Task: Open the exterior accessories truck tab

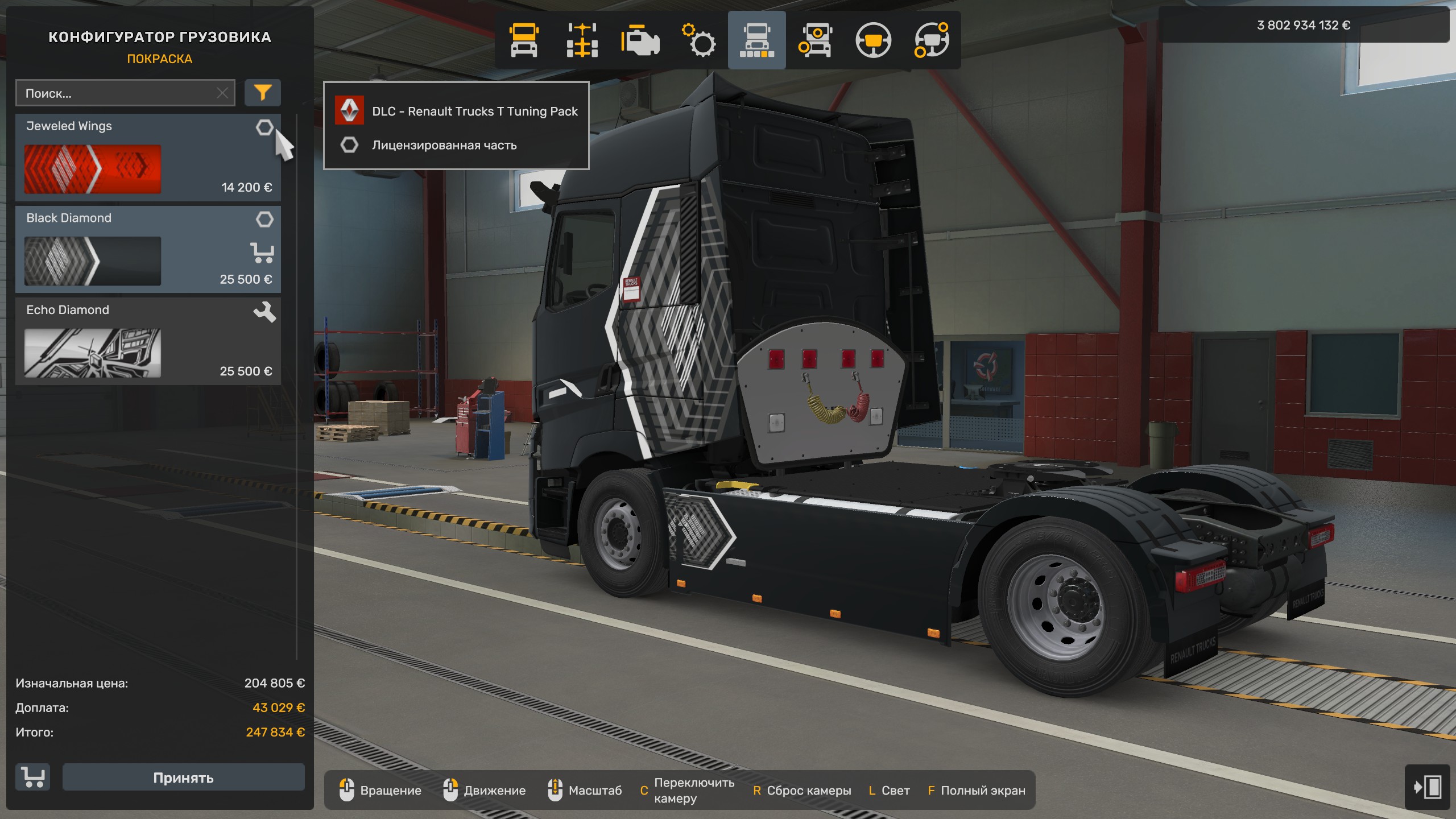Action: pos(815,40)
